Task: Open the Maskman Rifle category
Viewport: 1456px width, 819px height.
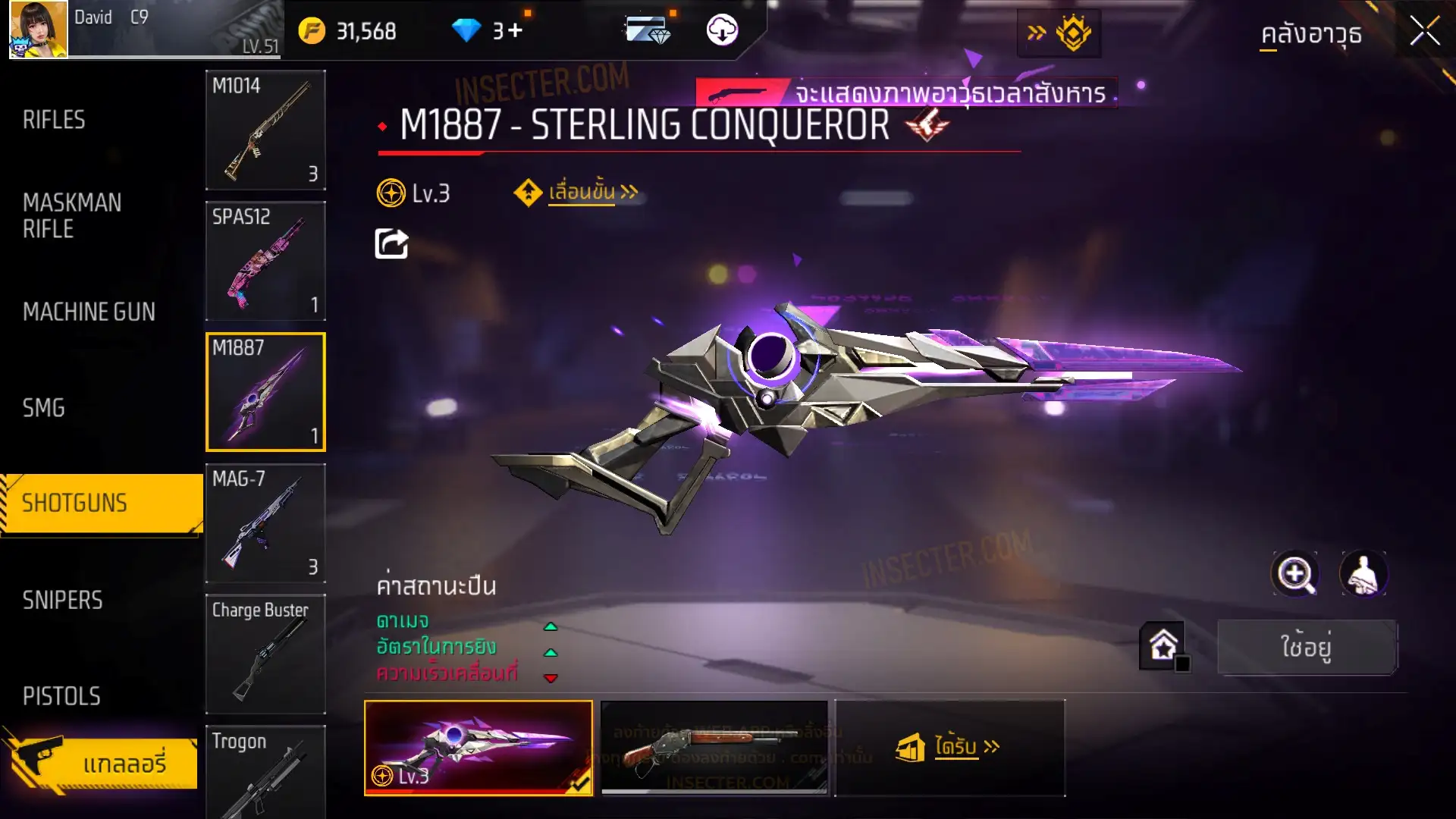Action: [72, 215]
